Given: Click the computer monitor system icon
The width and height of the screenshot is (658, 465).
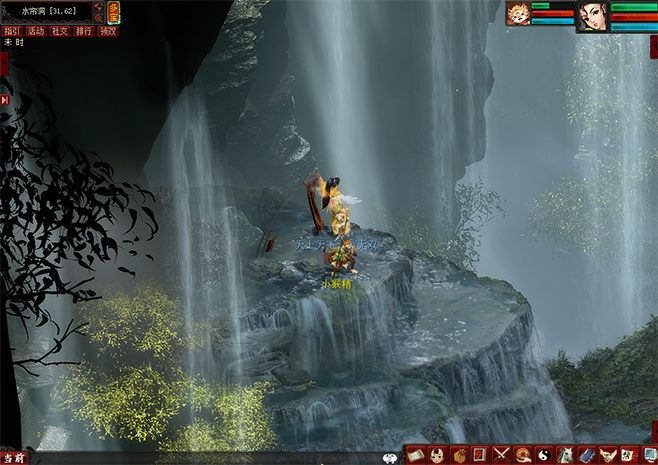Looking at the screenshot, I should click(649, 455).
